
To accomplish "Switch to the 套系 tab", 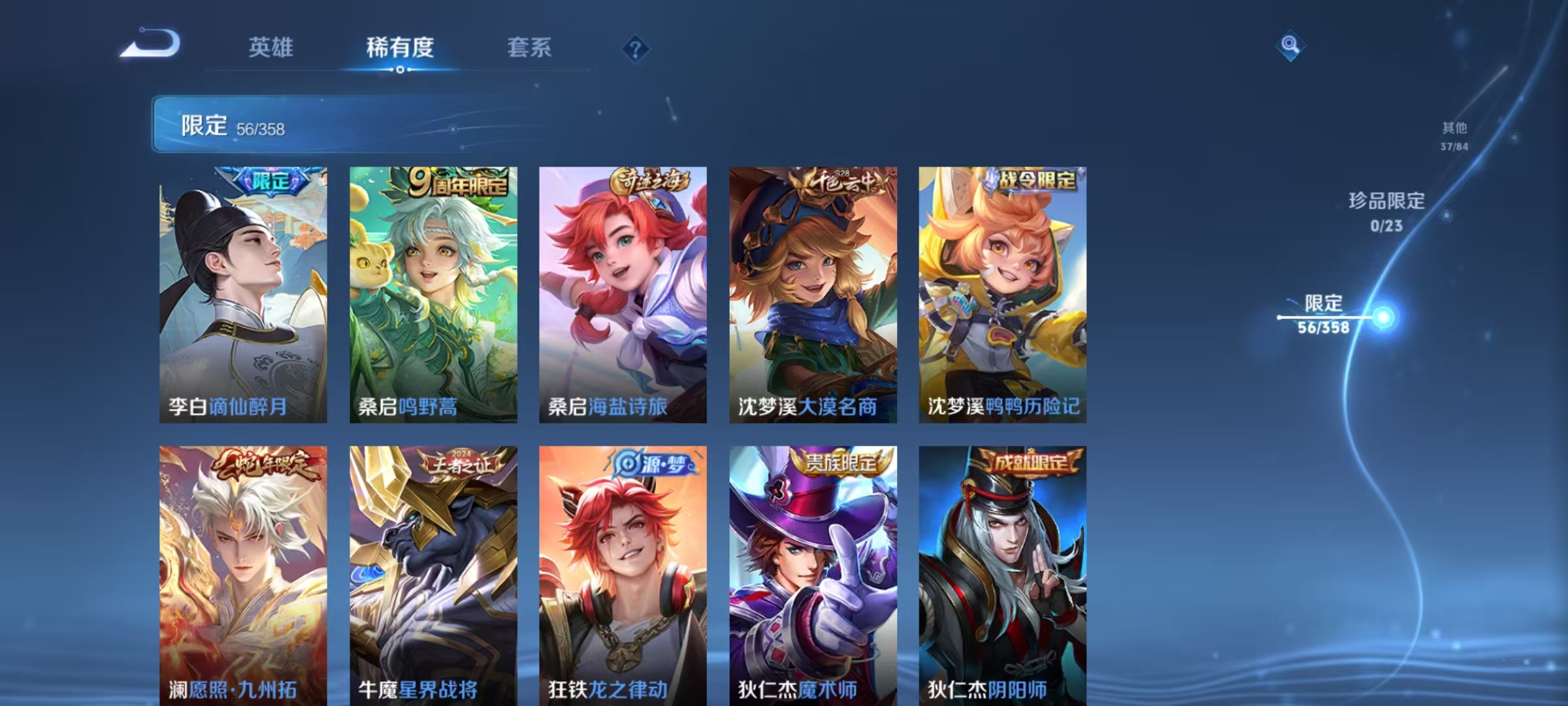I will coord(530,48).
